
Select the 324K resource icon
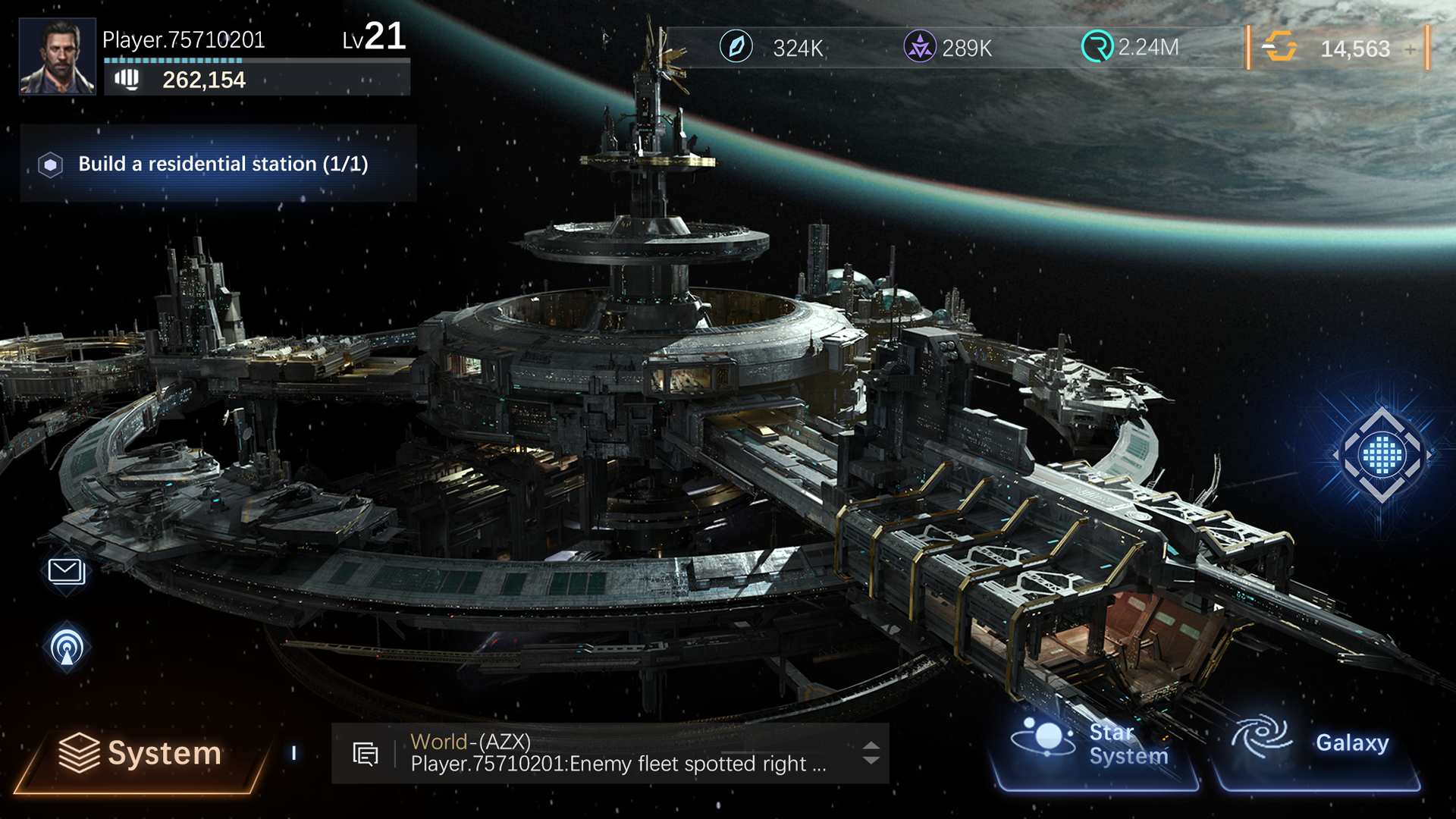pos(736,48)
